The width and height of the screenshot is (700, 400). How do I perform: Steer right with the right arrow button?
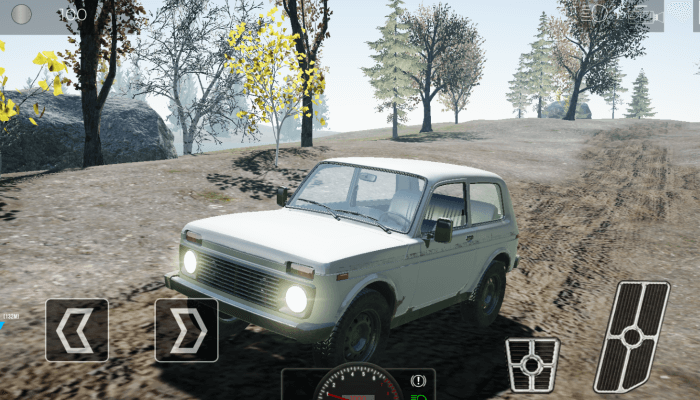click(x=186, y=330)
